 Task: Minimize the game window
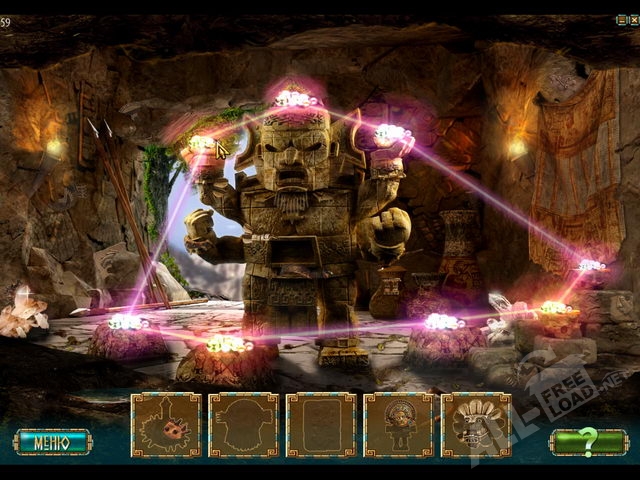pos(622,19)
